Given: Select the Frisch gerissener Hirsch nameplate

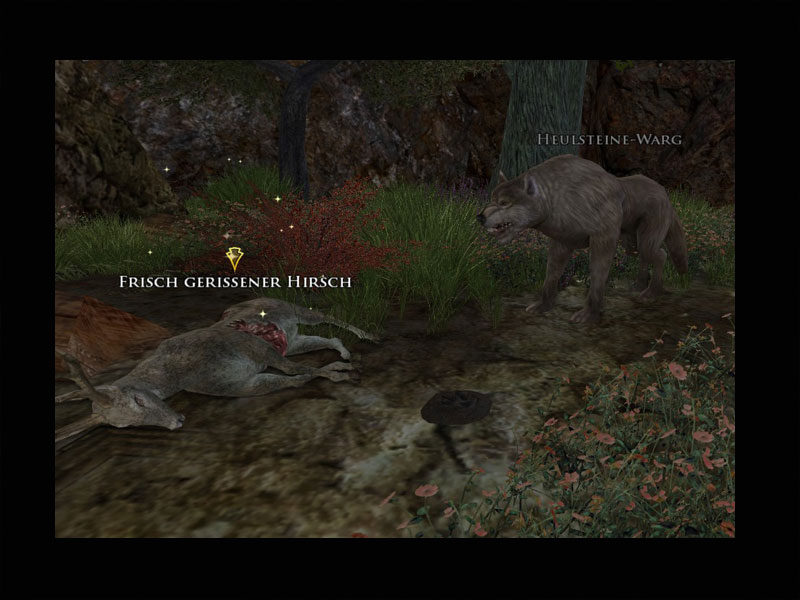Looking at the screenshot, I should 235,283.
